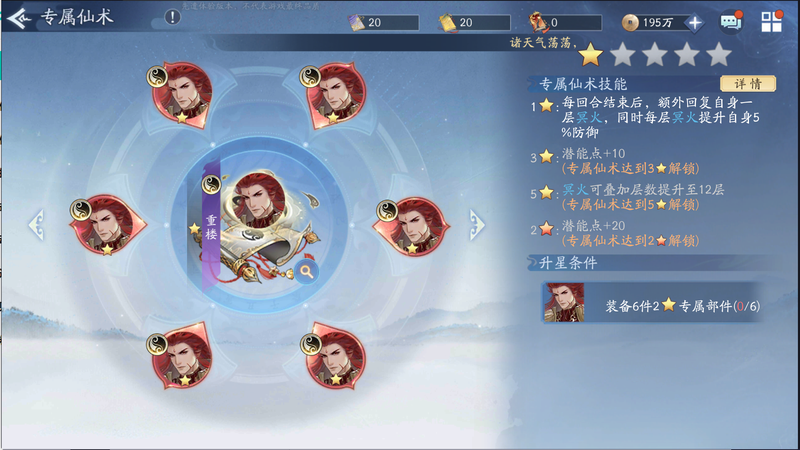Open the four-square grid menu

coord(771,22)
